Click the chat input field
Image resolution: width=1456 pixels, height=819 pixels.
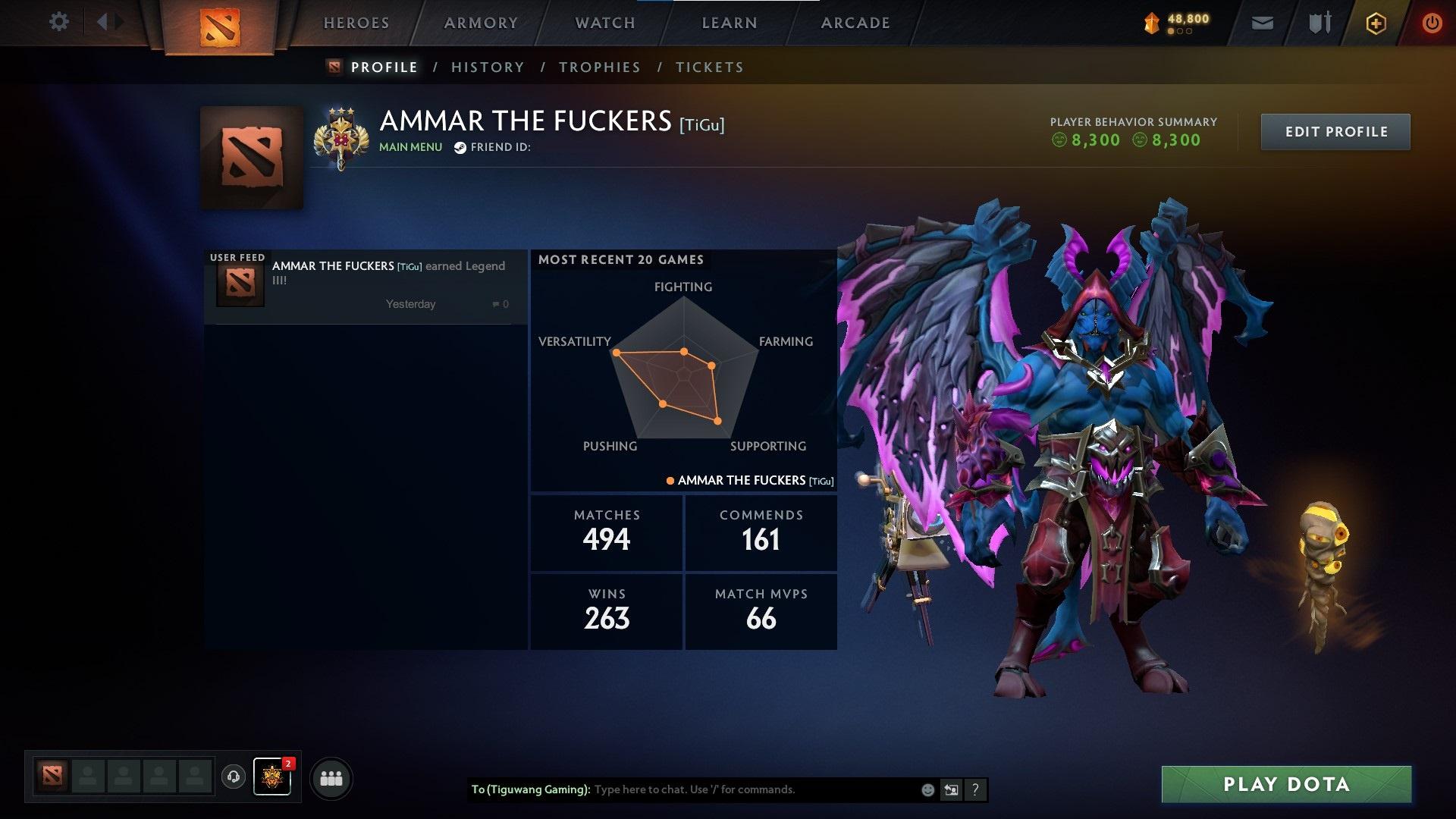click(x=728, y=789)
